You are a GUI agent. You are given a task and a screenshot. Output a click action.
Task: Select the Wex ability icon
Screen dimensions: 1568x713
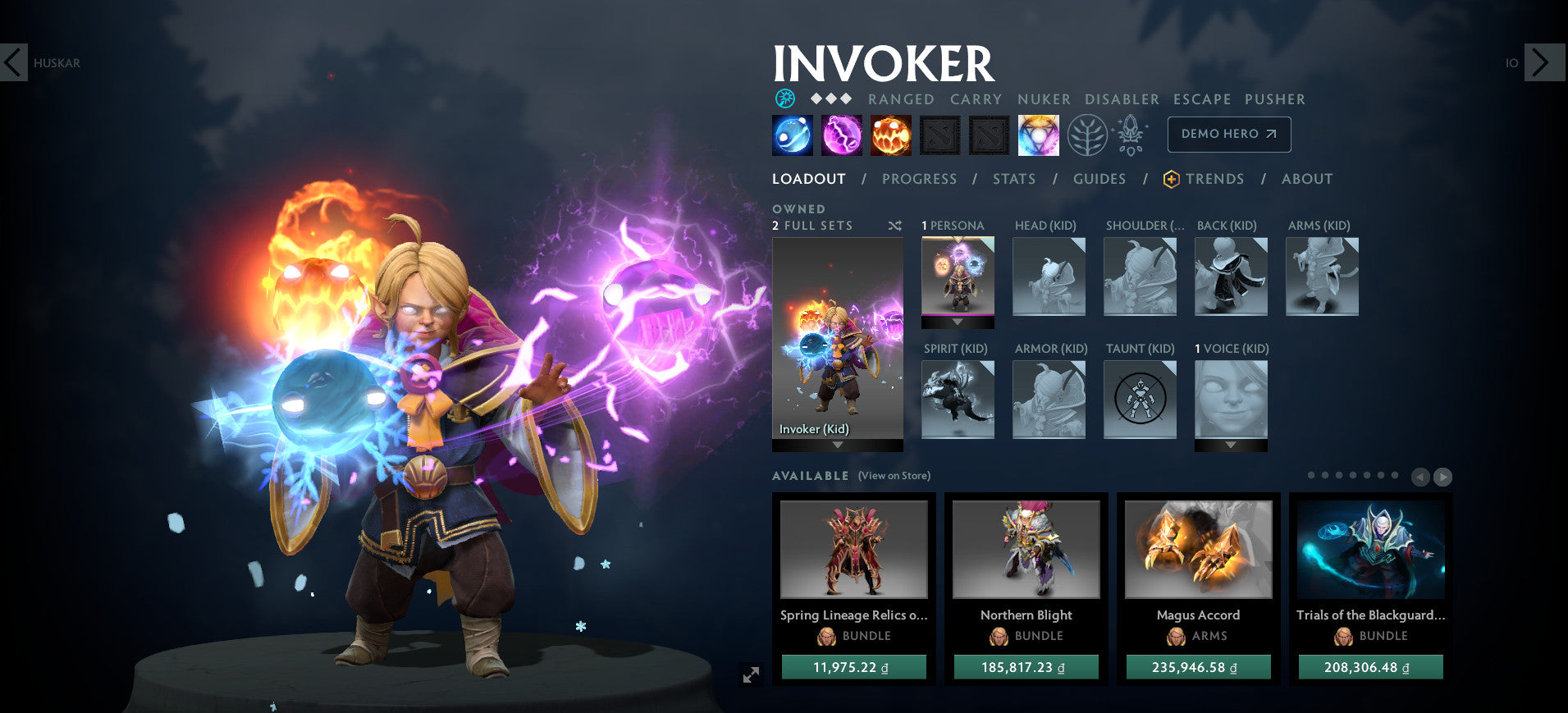839,135
